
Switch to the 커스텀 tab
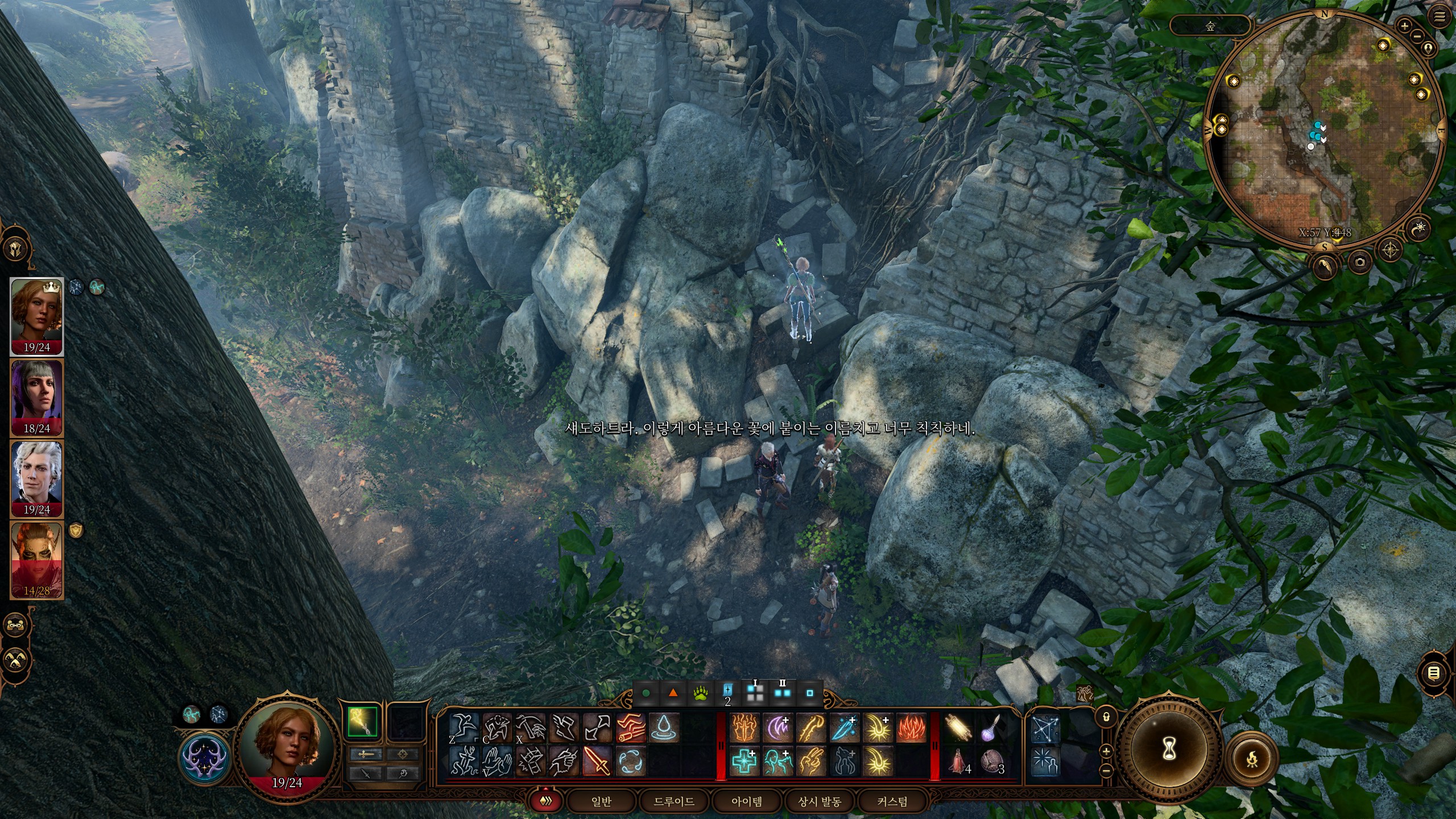pos(892,801)
